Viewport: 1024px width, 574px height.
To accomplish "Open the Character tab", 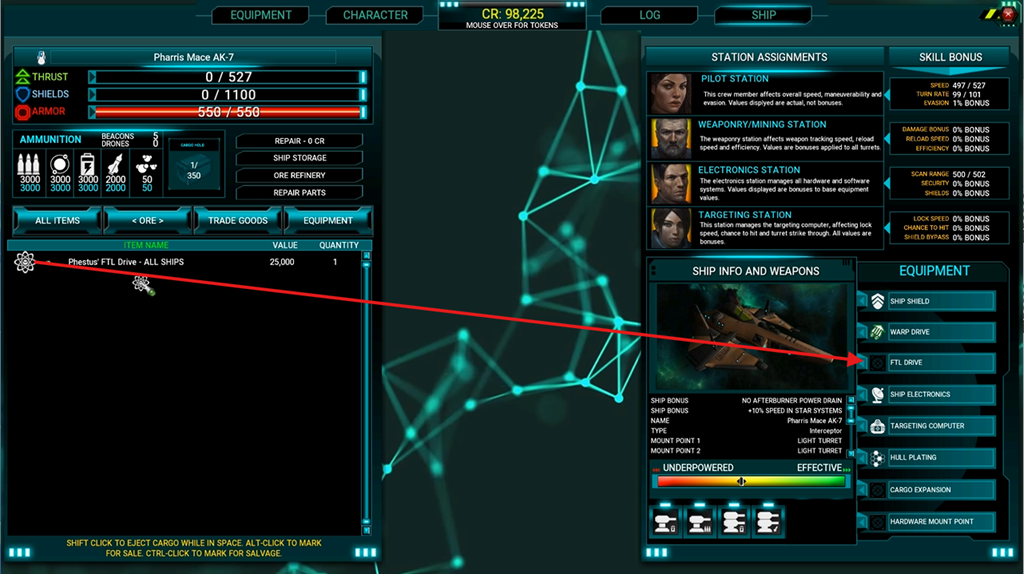I will point(375,15).
